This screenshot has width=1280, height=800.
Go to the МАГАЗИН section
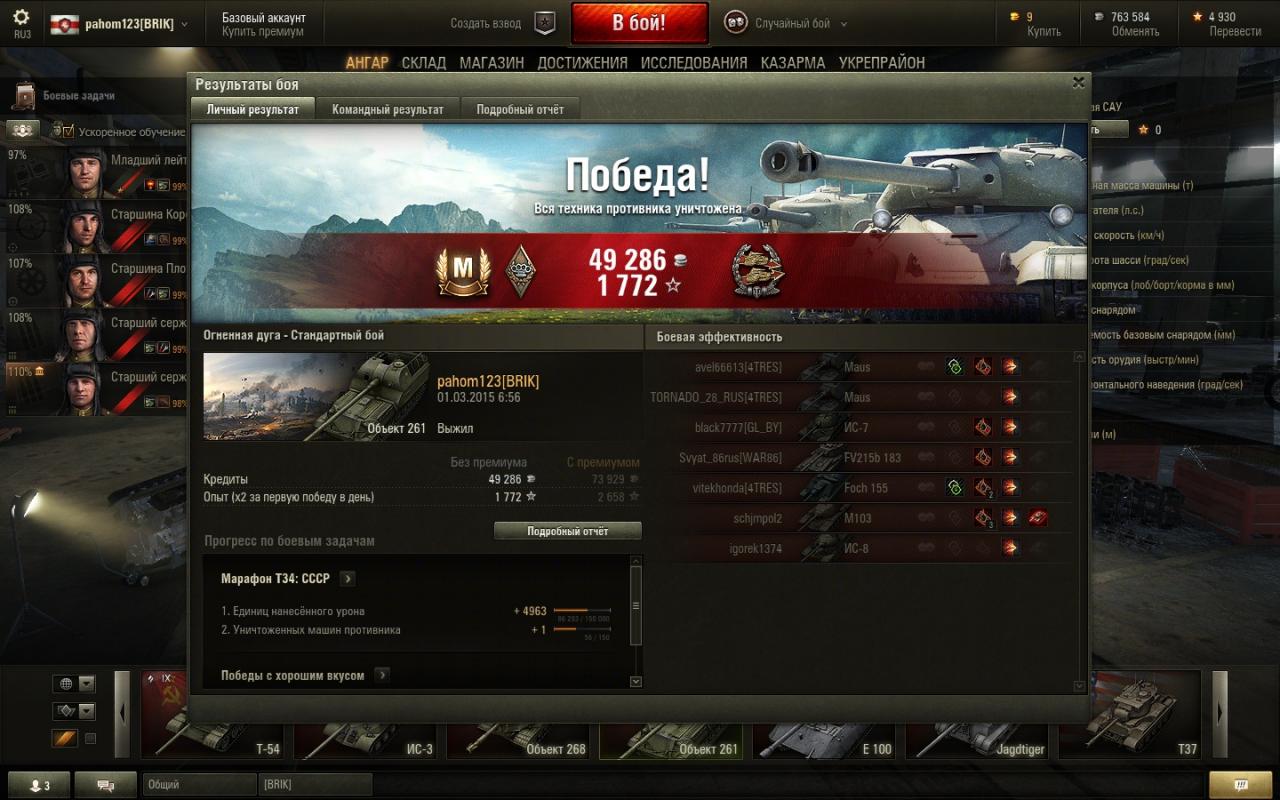(x=491, y=62)
